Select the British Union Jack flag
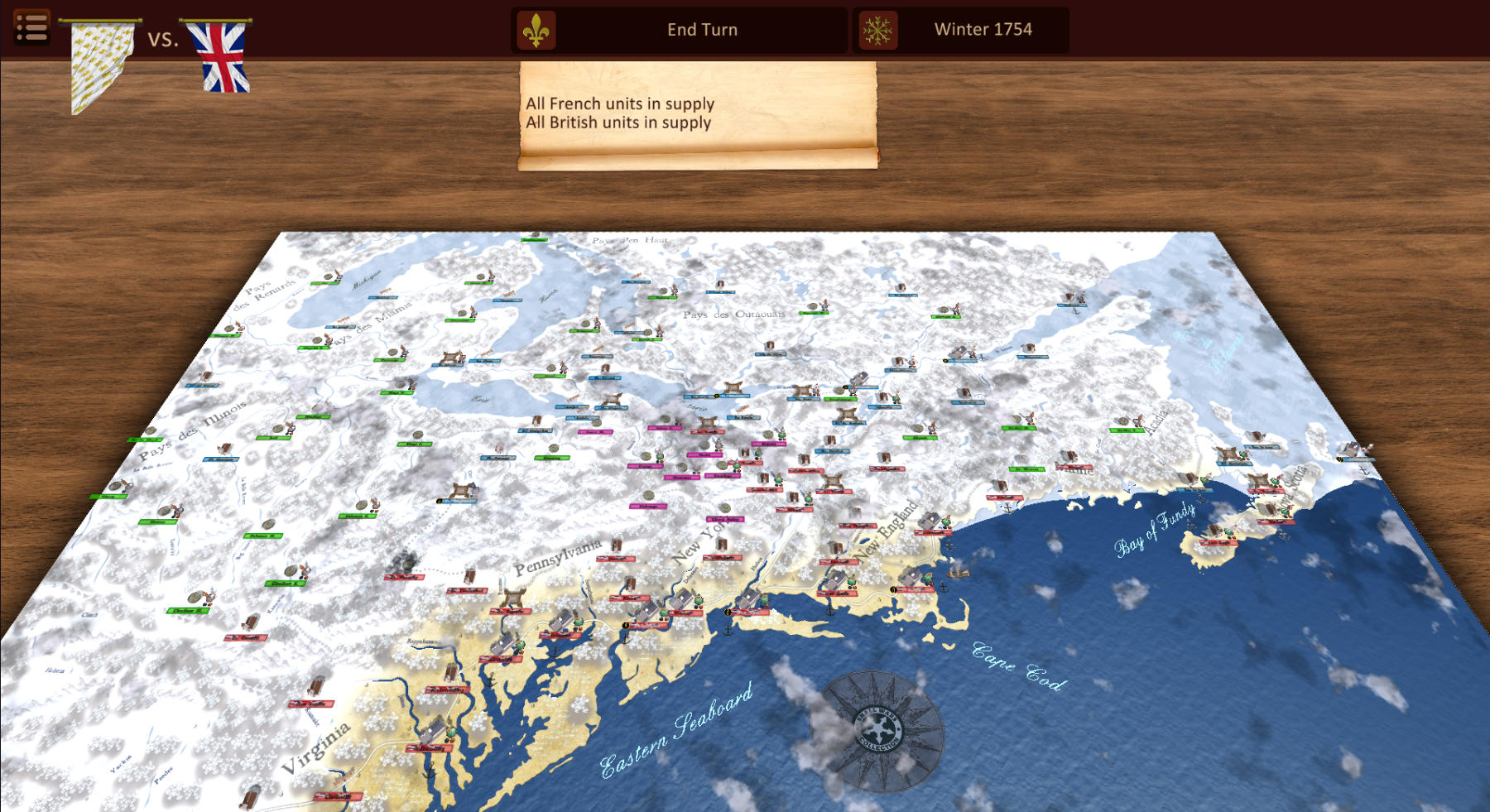 pos(219,56)
